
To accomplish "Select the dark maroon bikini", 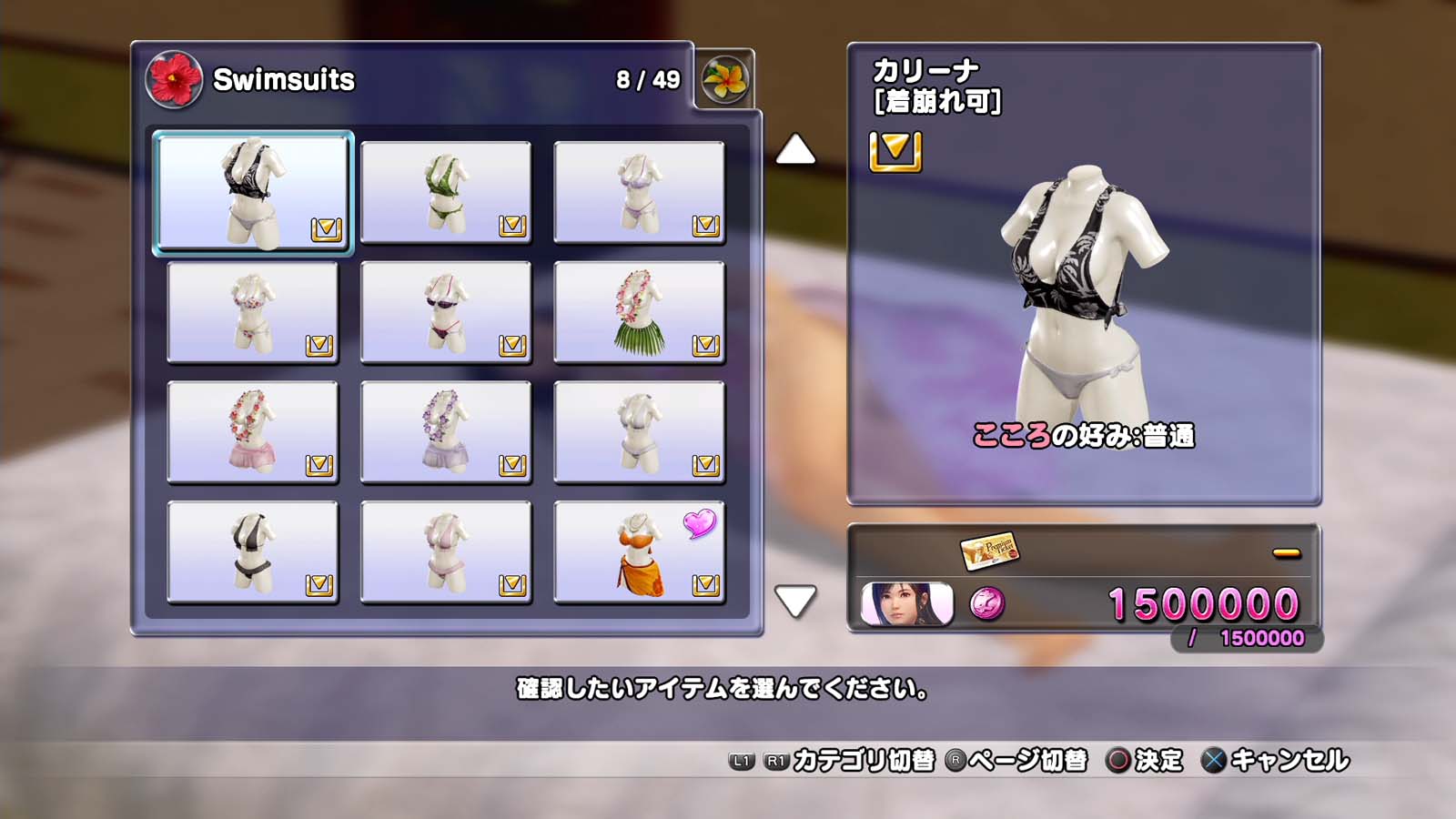I will 446,312.
